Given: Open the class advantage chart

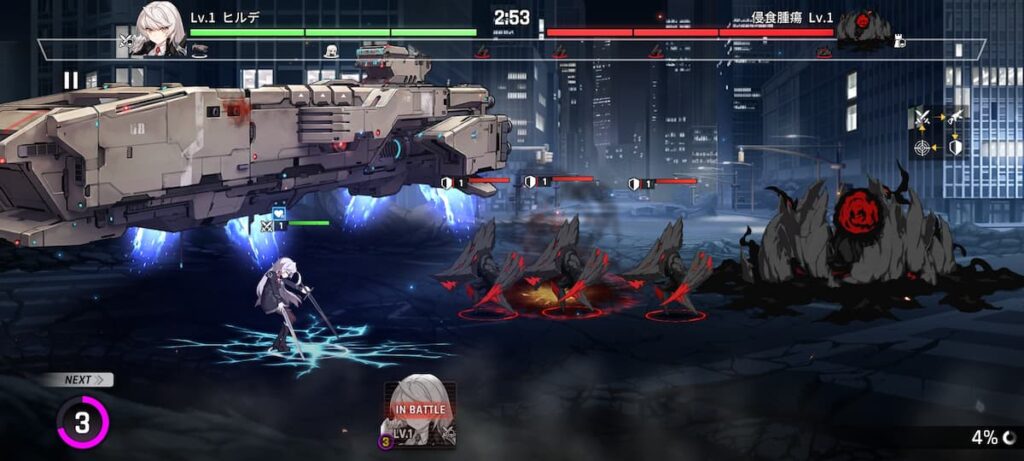Looking at the screenshot, I should pyautogui.click(x=937, y=133).
